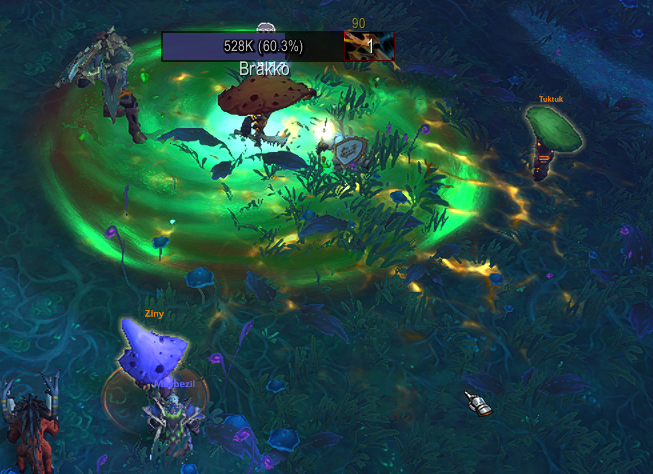Click the debuff icon beside Brakko's nameplate
This screenshot has width=653, height=474.
click(x=369, y=46)
